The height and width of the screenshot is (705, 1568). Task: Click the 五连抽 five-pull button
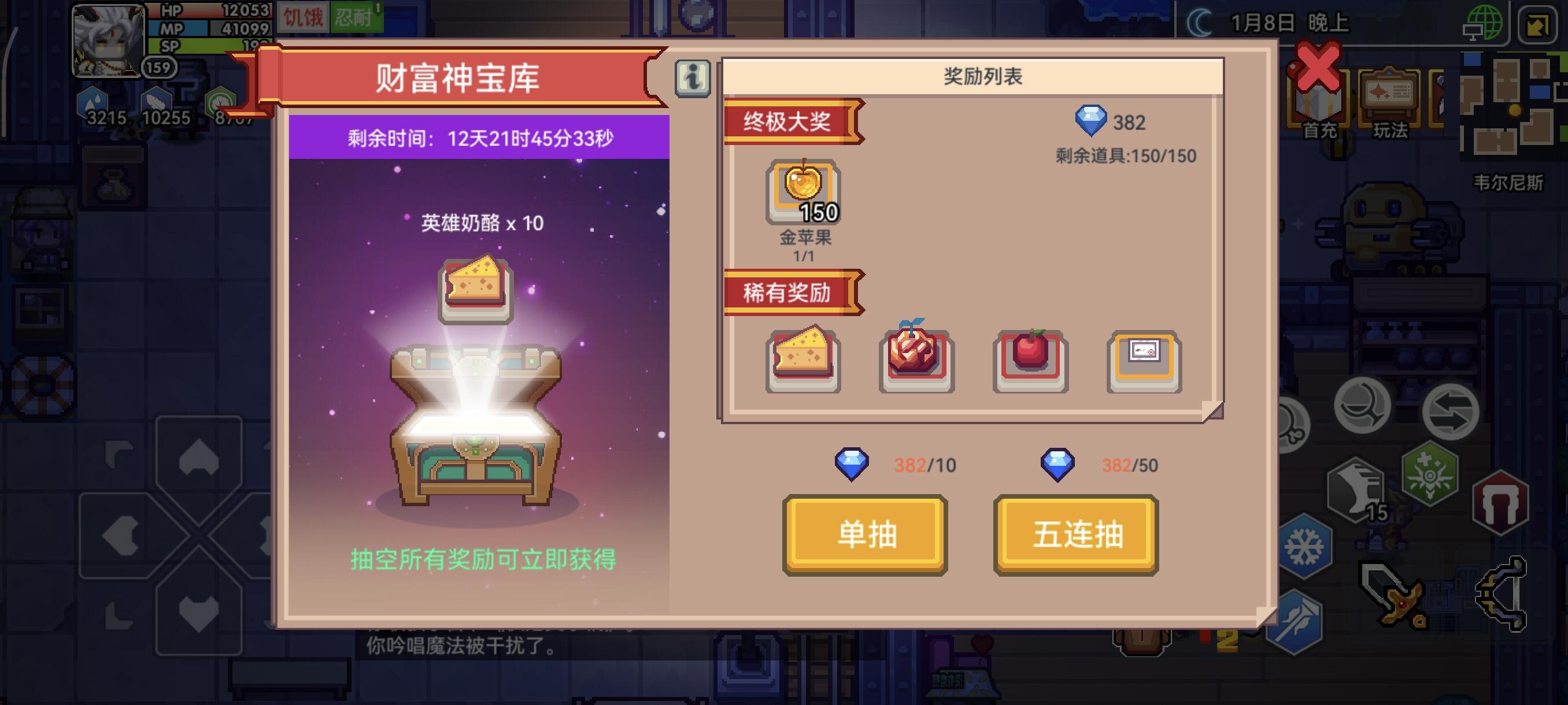tap(1075, 535)
